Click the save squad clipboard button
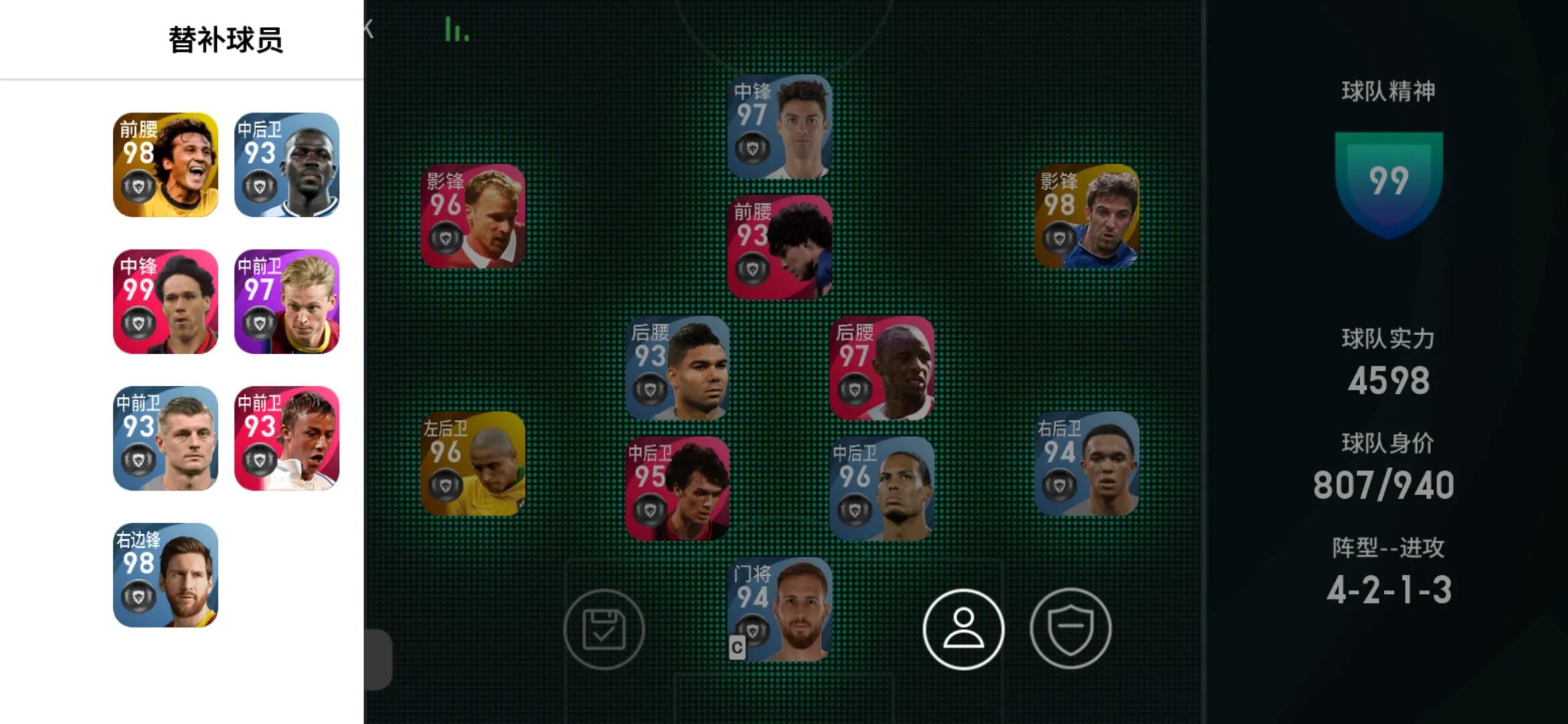 (604, 629)
